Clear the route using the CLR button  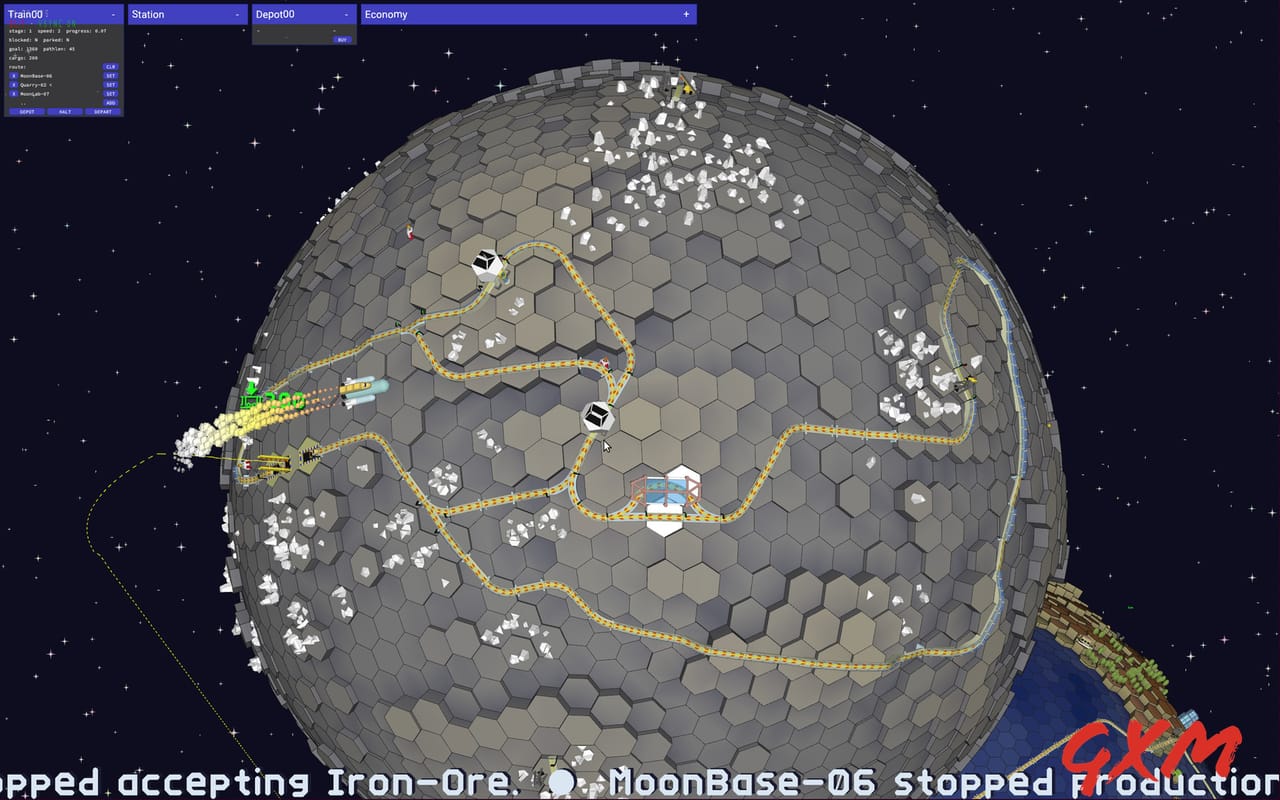click(x=110, y=67)
